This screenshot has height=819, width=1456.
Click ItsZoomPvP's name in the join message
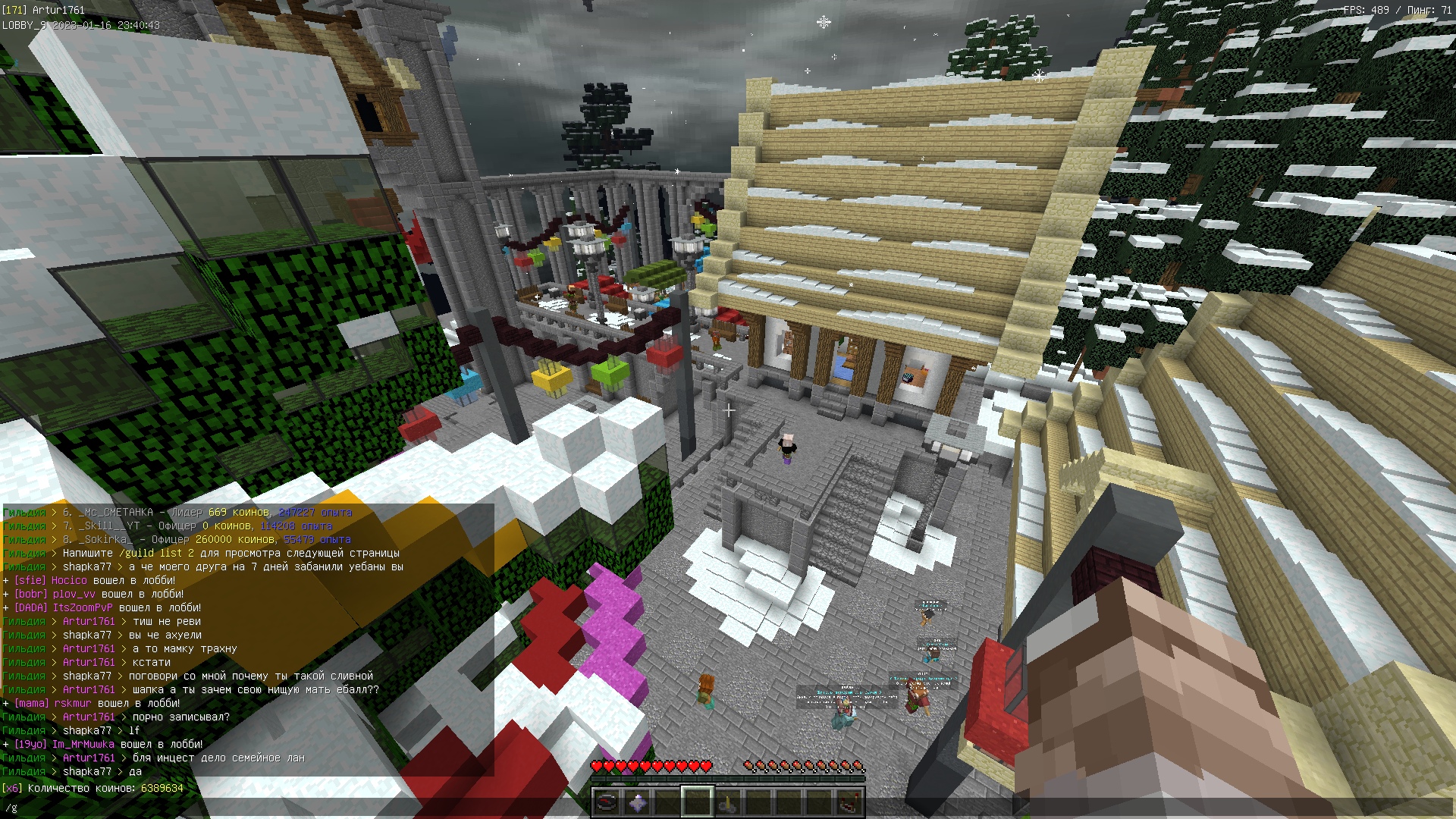83,608
